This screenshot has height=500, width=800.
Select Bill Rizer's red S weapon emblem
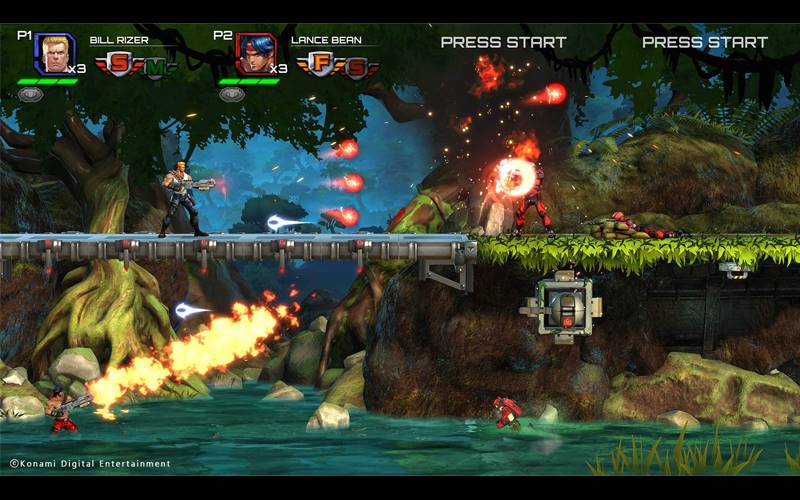(x=119, y=65)
